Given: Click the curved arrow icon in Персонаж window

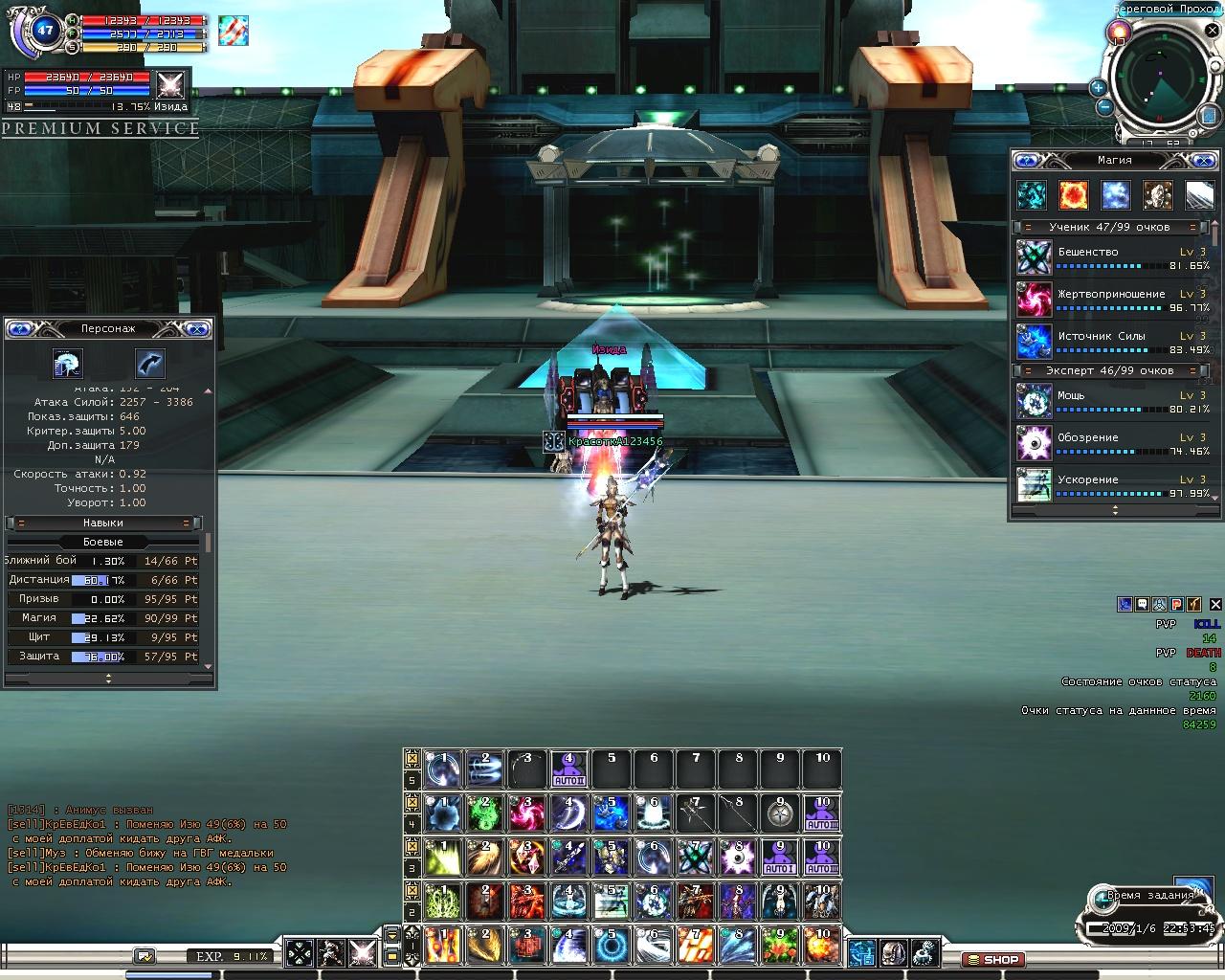Looking at the screenshot, I should pos(150,364).
